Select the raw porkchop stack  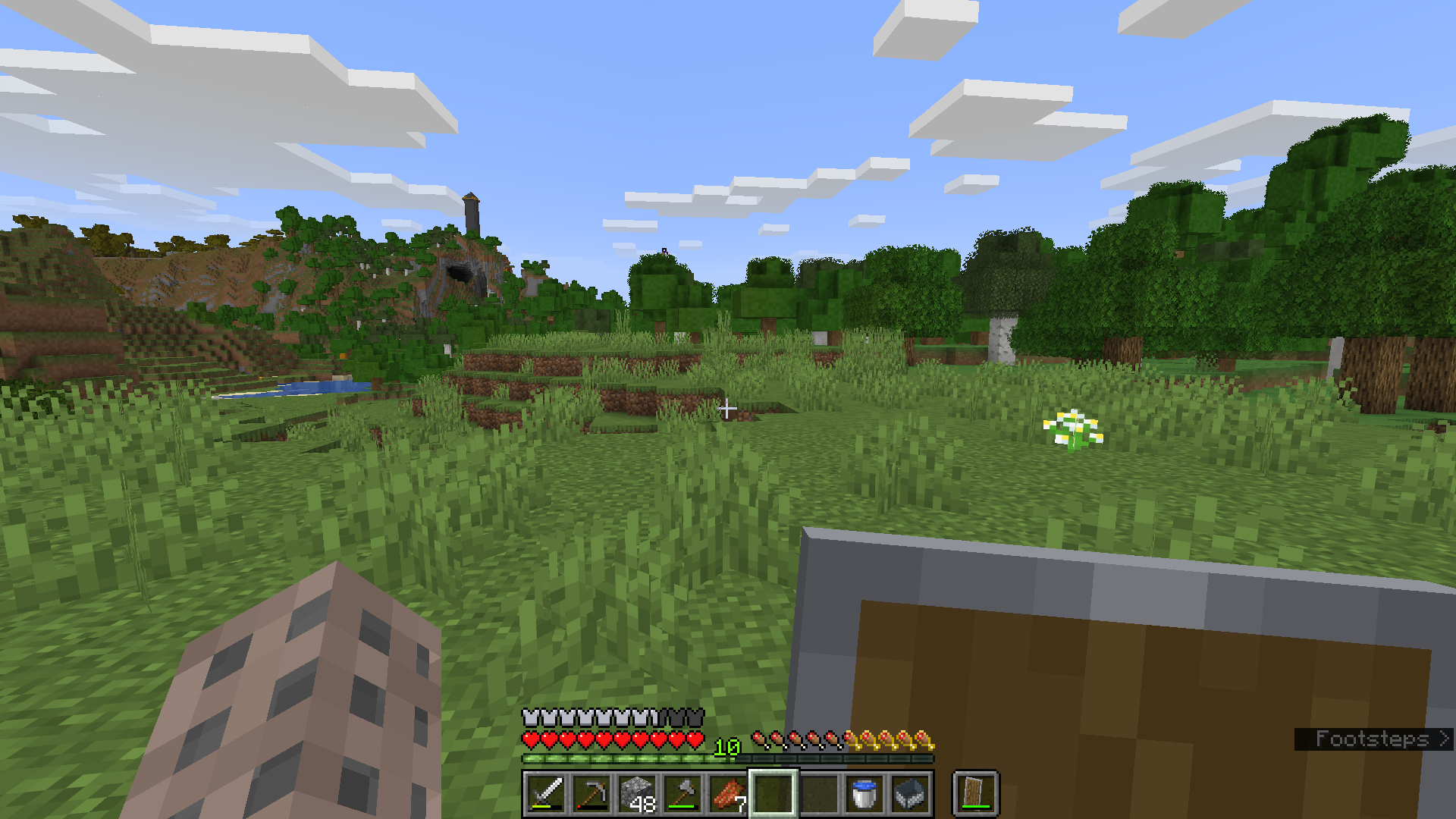(x=728, y=793)
